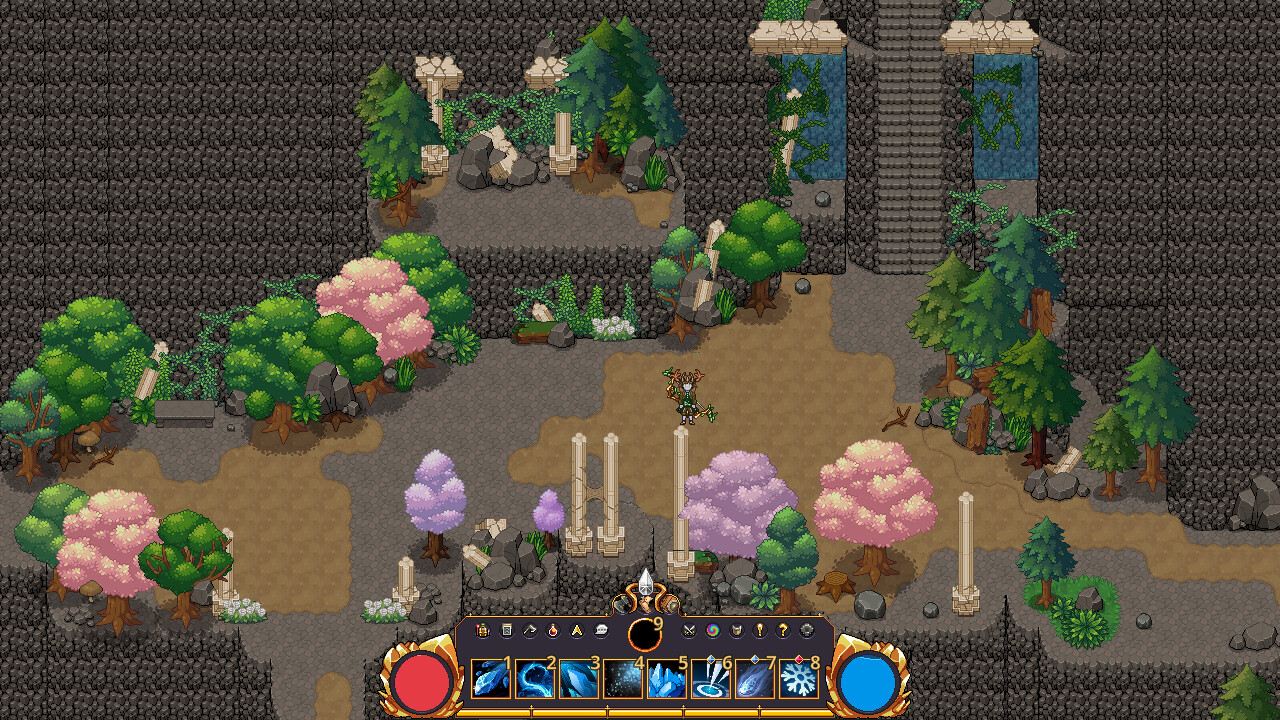
Task: Toggle the blue gem above skill slot 7
Action: (x=756, y=658)
